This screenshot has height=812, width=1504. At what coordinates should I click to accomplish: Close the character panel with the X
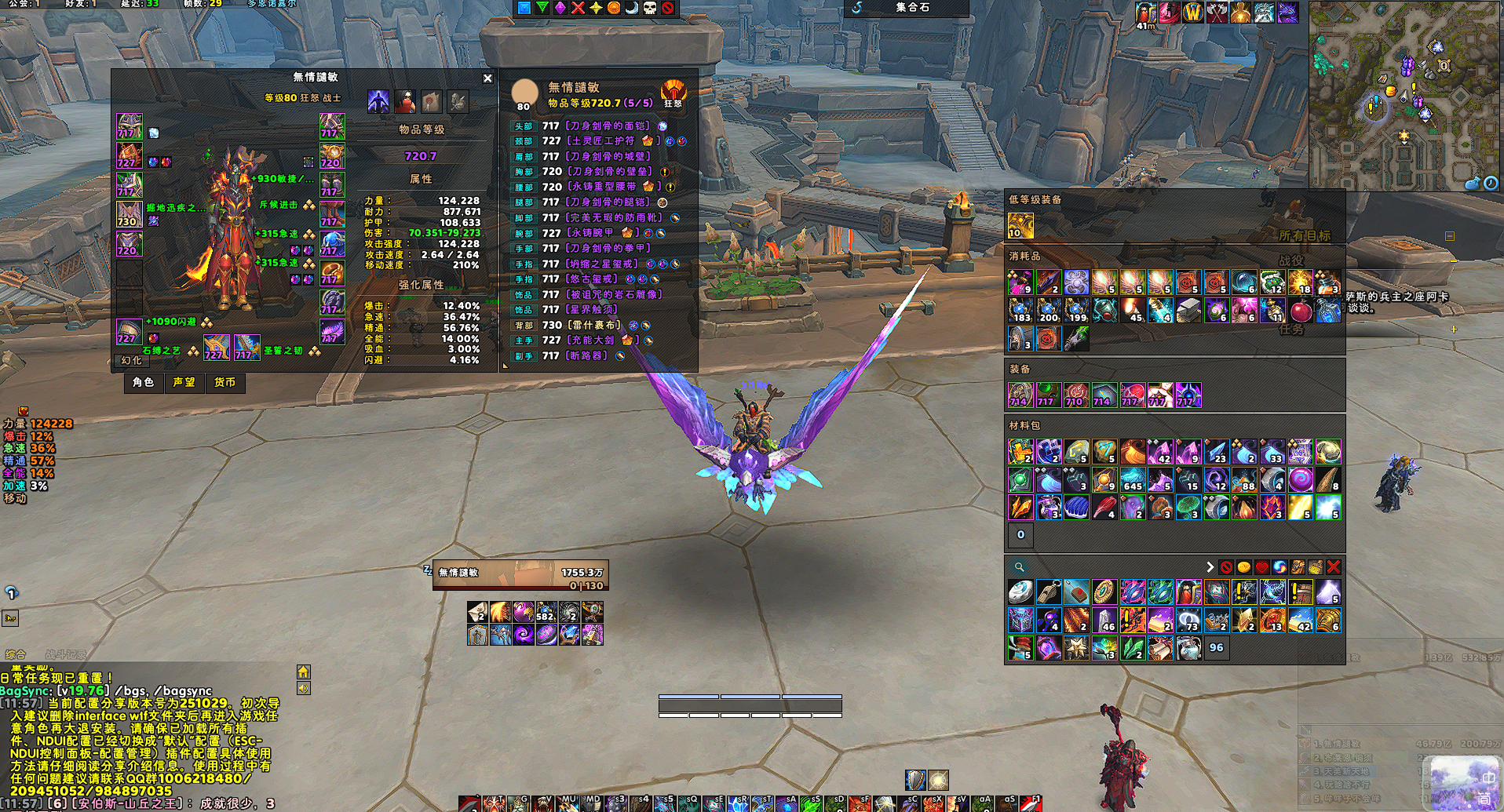(487, 78)
